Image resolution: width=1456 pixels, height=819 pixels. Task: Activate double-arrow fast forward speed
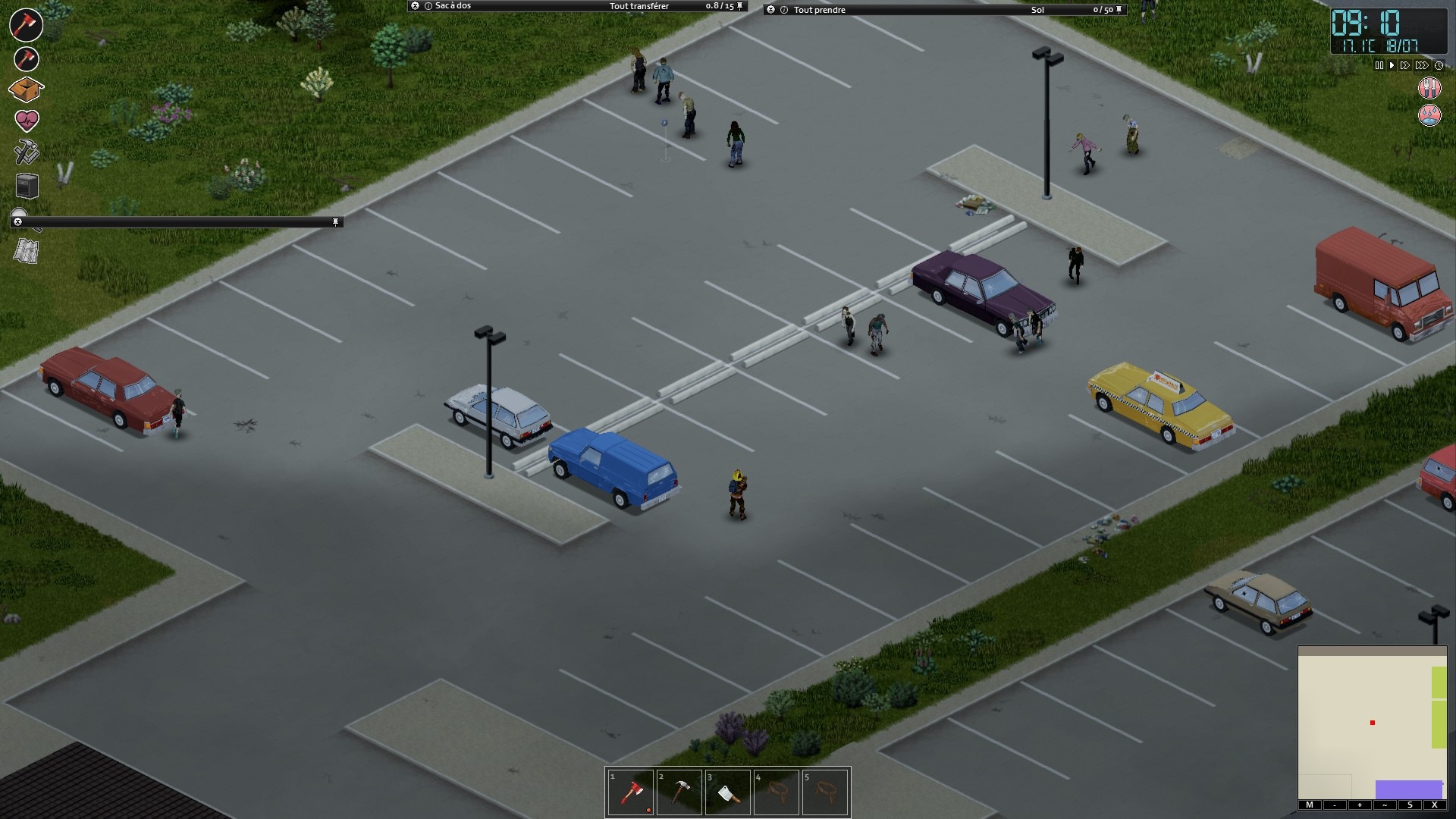(x=1405, y=66)
